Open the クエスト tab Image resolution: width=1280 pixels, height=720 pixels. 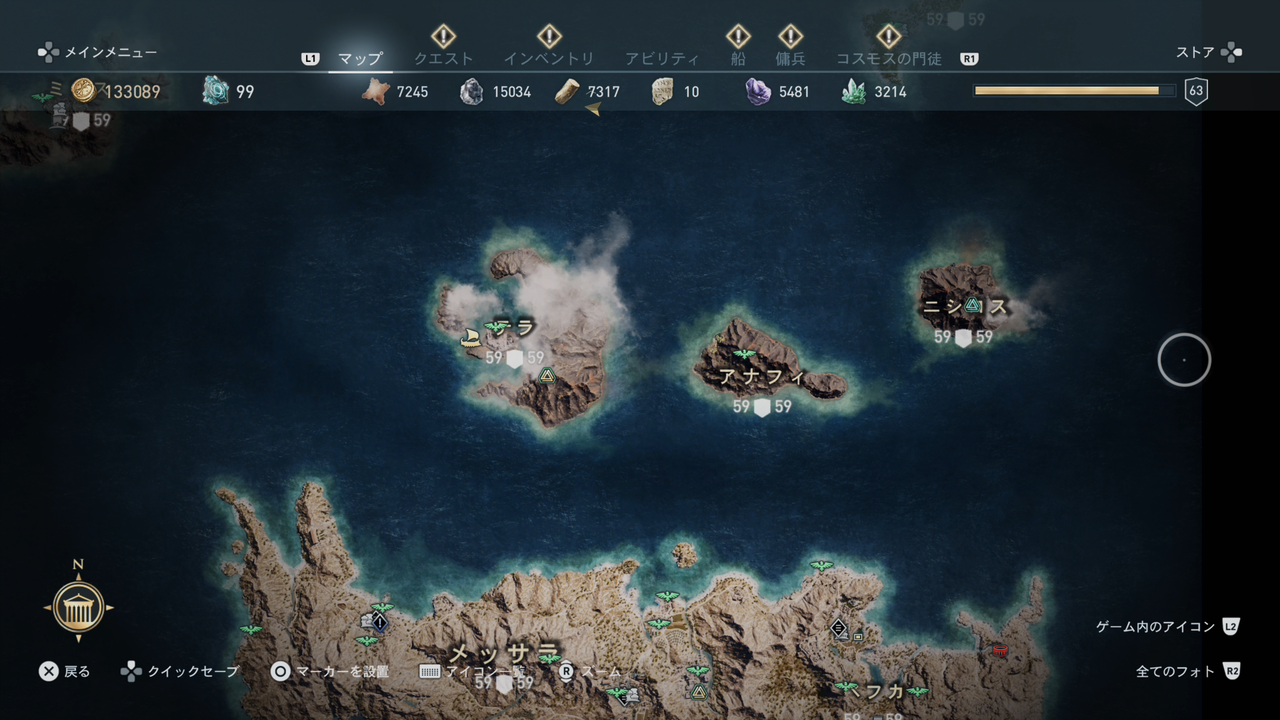(x=443, y=59)
